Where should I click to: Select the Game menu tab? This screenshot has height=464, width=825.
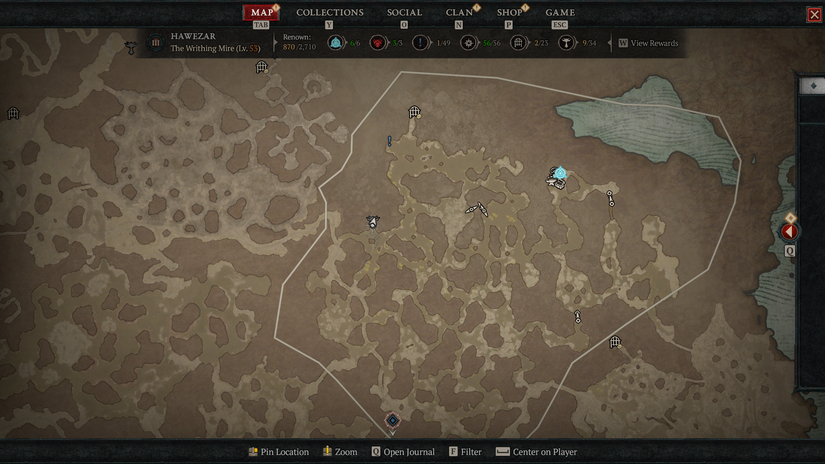pos(560,12)
